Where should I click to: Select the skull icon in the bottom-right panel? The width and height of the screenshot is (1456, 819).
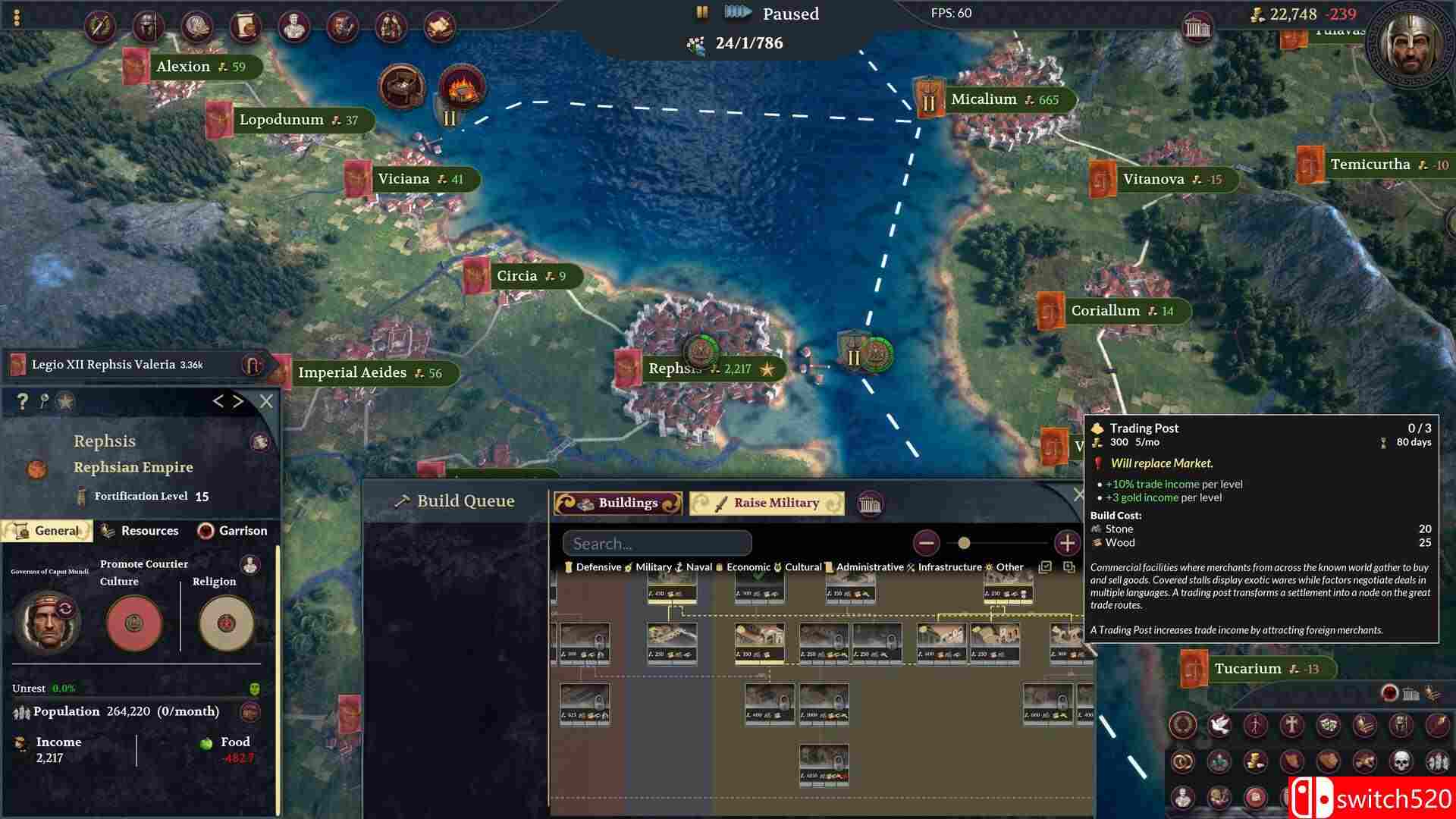[1399, 761]
